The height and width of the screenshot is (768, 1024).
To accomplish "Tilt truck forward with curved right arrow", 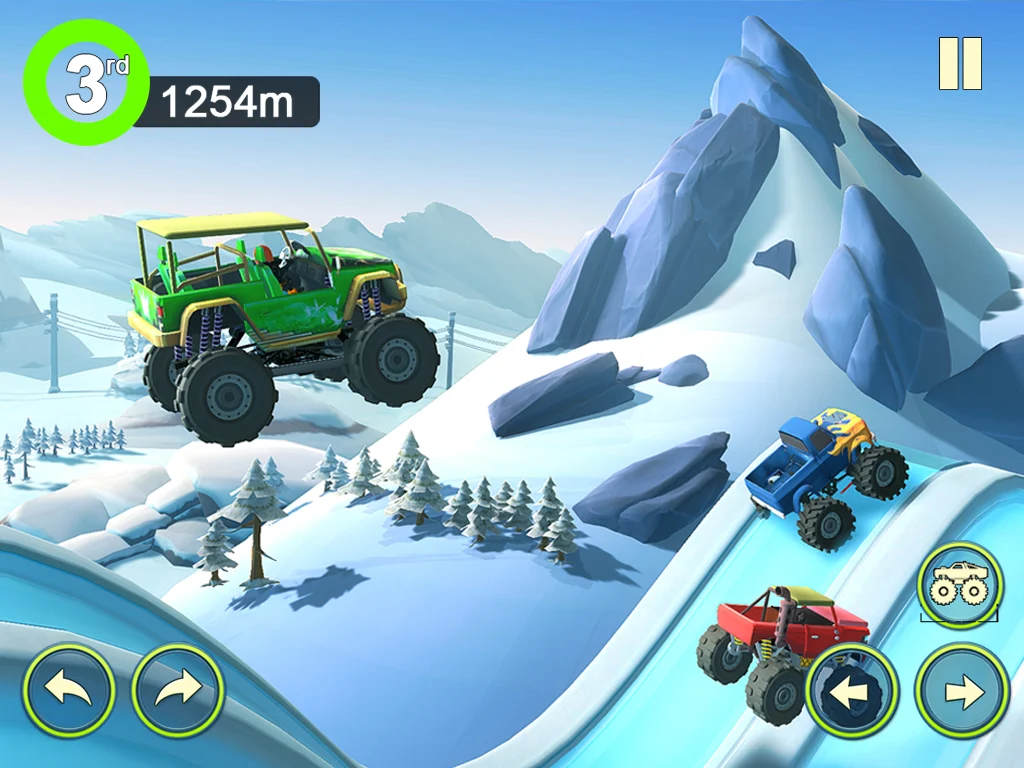I will [178, 690].
